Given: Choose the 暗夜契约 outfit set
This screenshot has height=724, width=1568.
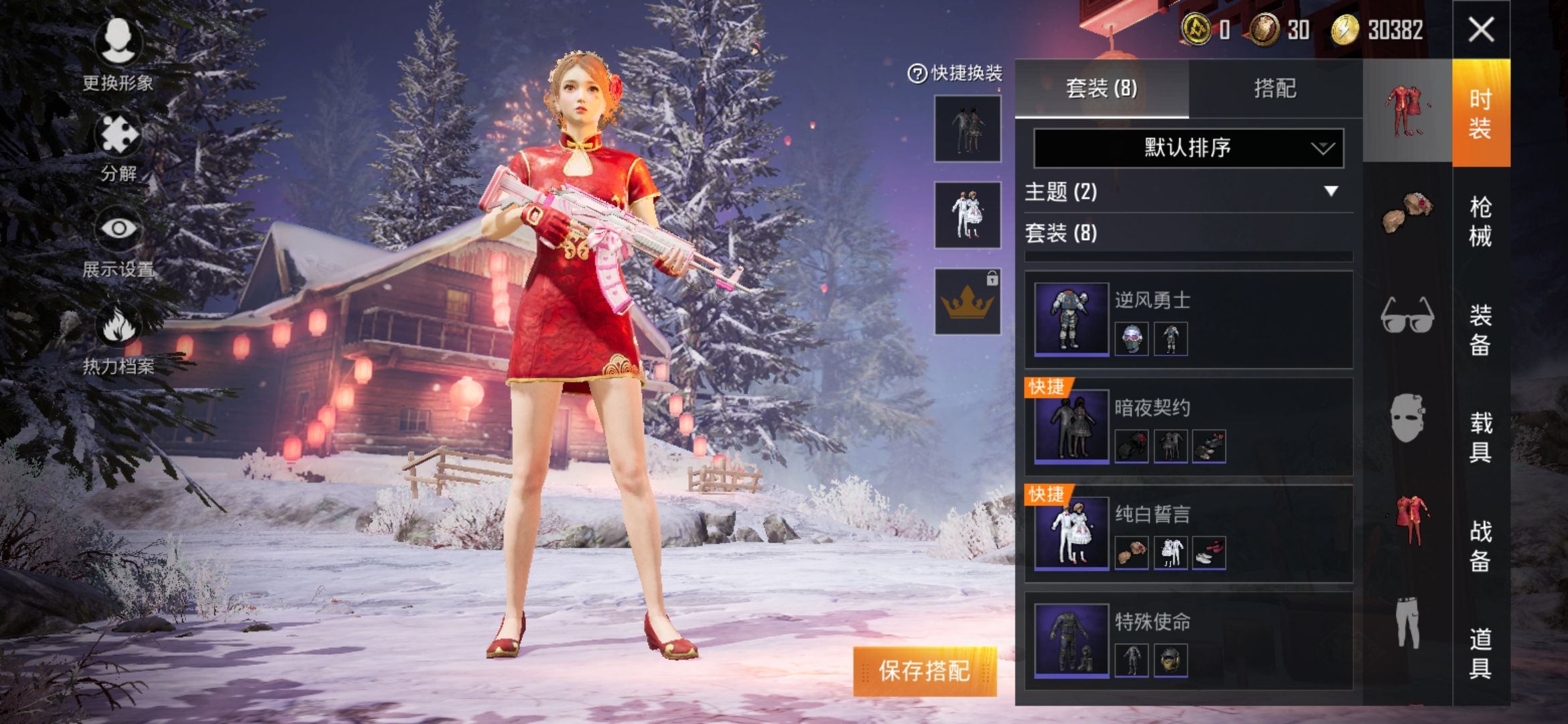Looking at the screenshot, I should pyautogui.click(x=1188, y=426).
